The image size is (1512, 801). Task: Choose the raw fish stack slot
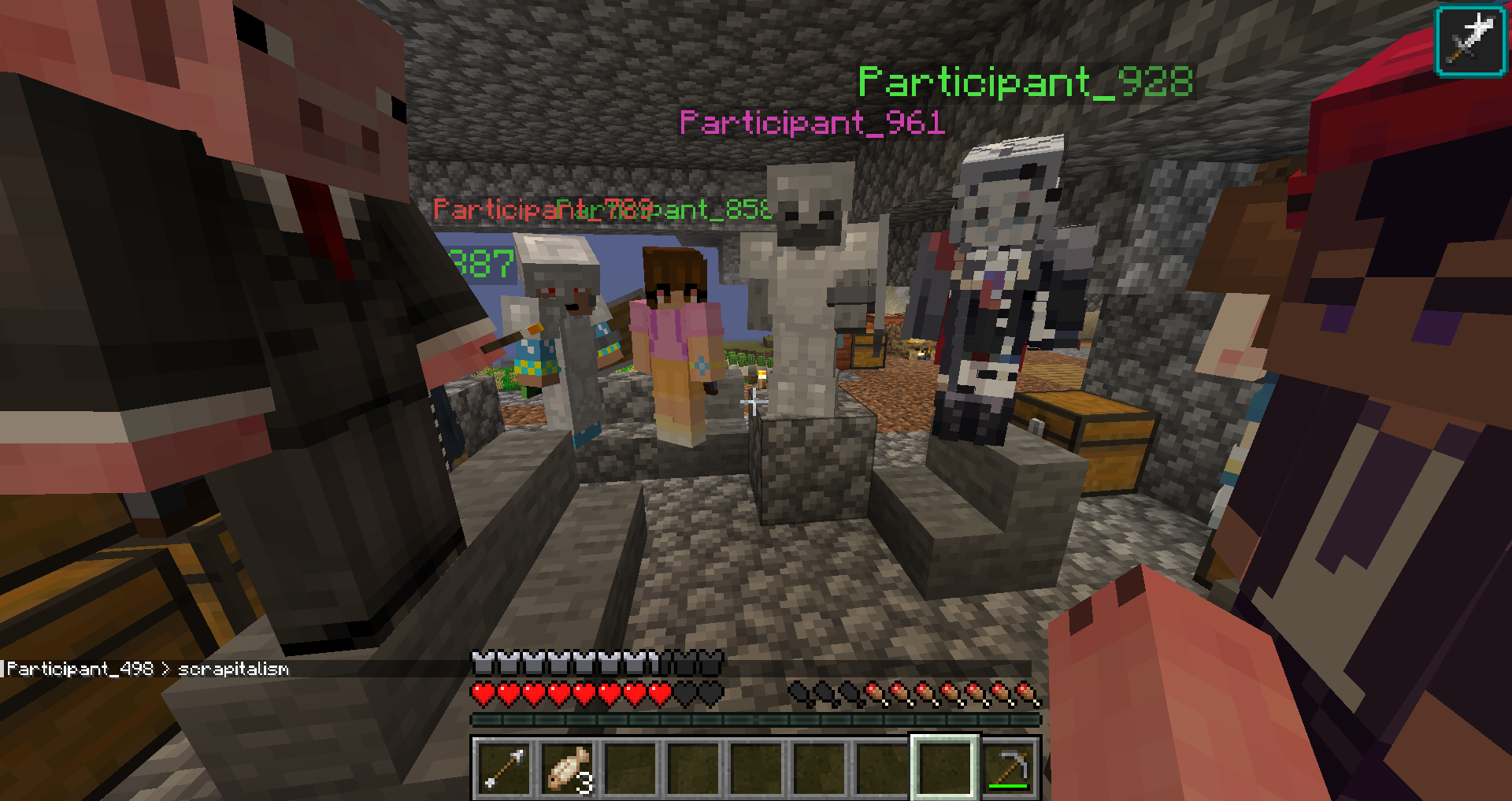(568, 768)
